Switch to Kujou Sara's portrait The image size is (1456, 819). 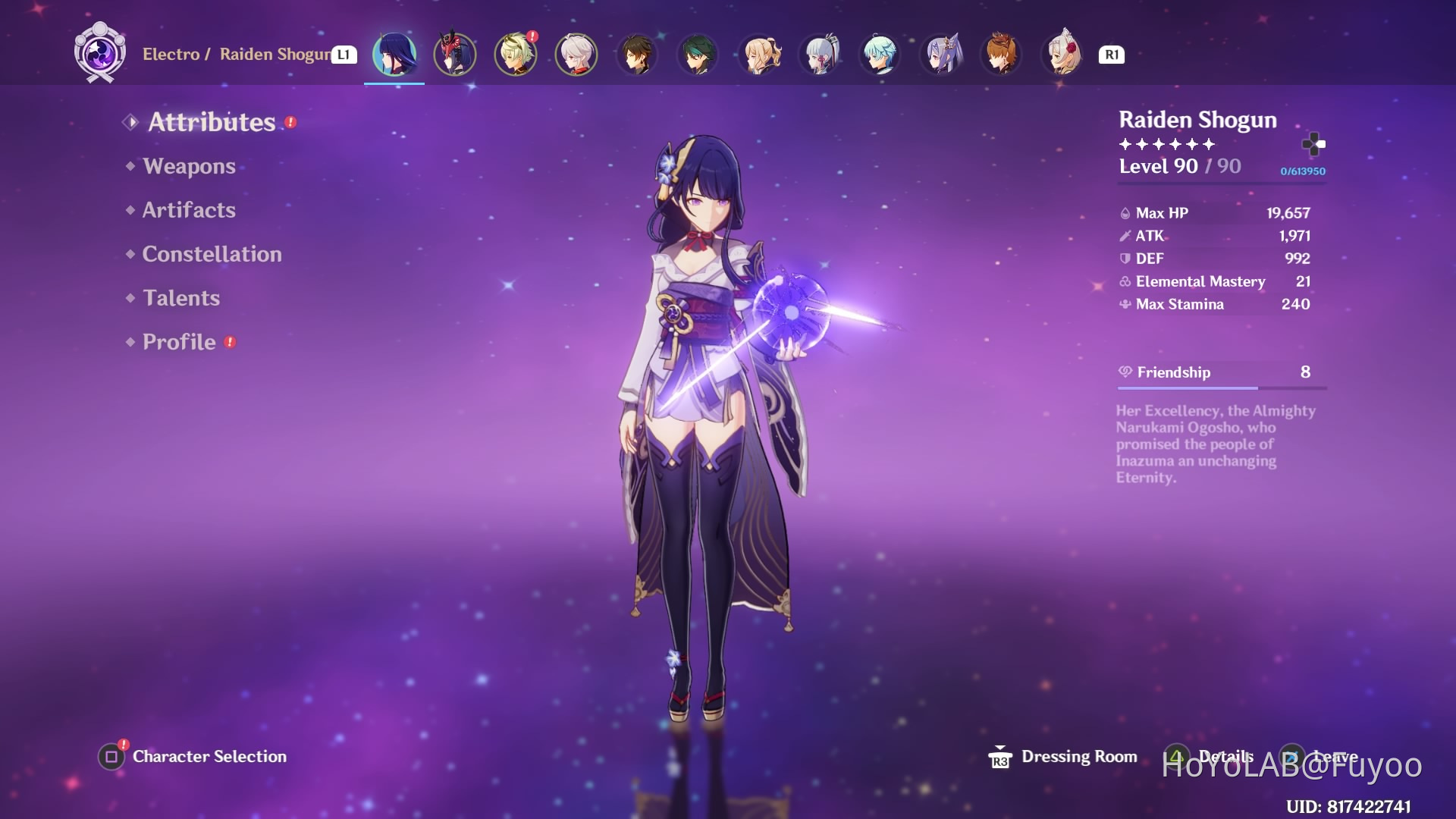[x=455, y=55]
